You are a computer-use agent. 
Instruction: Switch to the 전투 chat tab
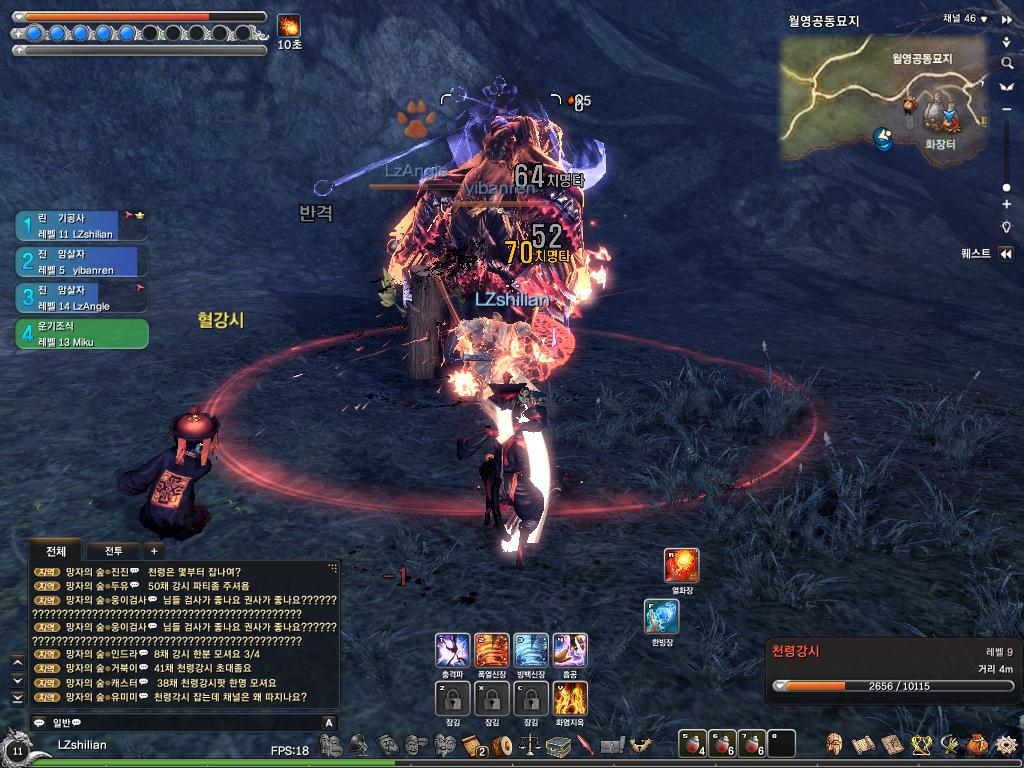tap(113, 551)
